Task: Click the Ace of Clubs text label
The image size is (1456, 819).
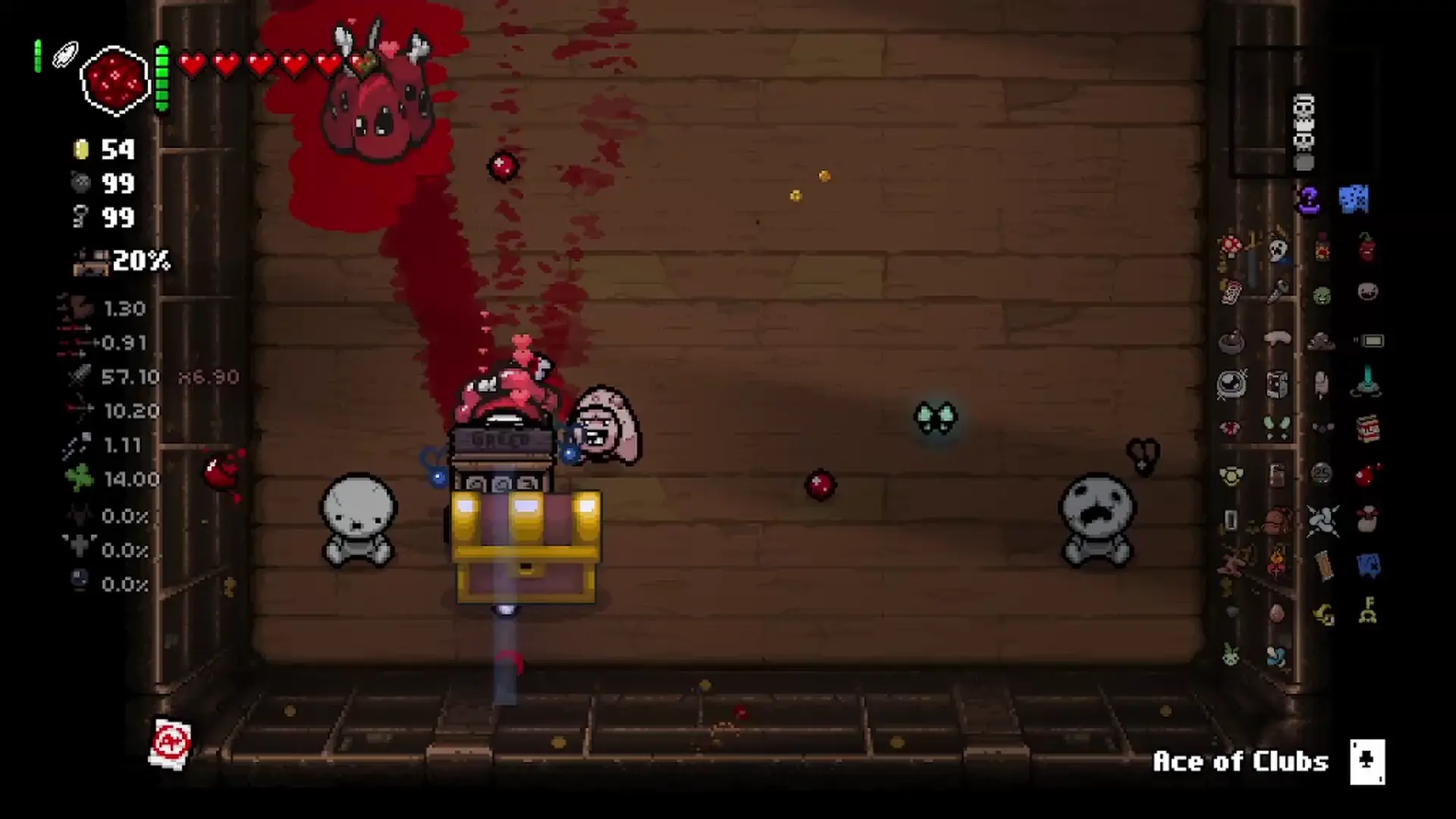Action: click(1239, 762)
